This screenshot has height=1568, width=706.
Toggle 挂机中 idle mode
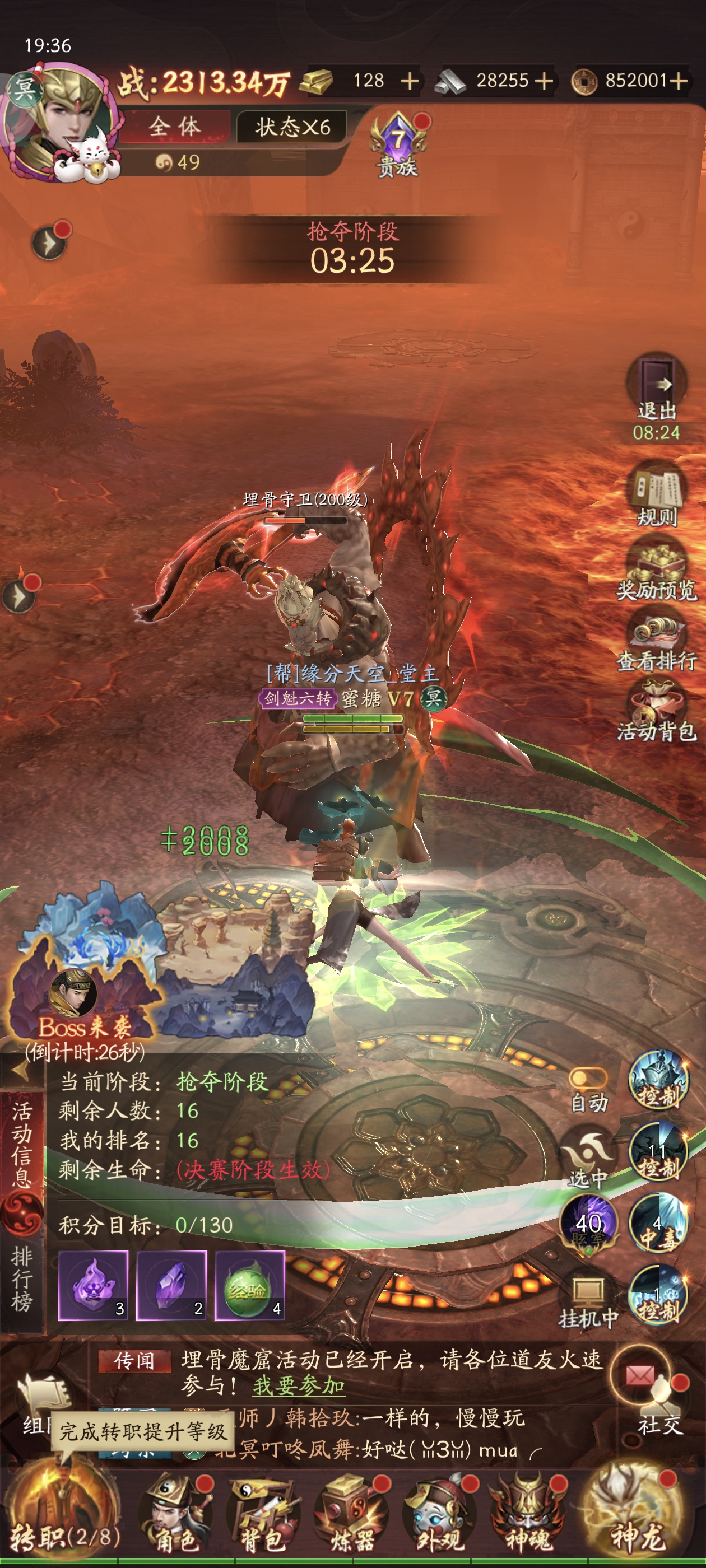tap(588, 1301)
